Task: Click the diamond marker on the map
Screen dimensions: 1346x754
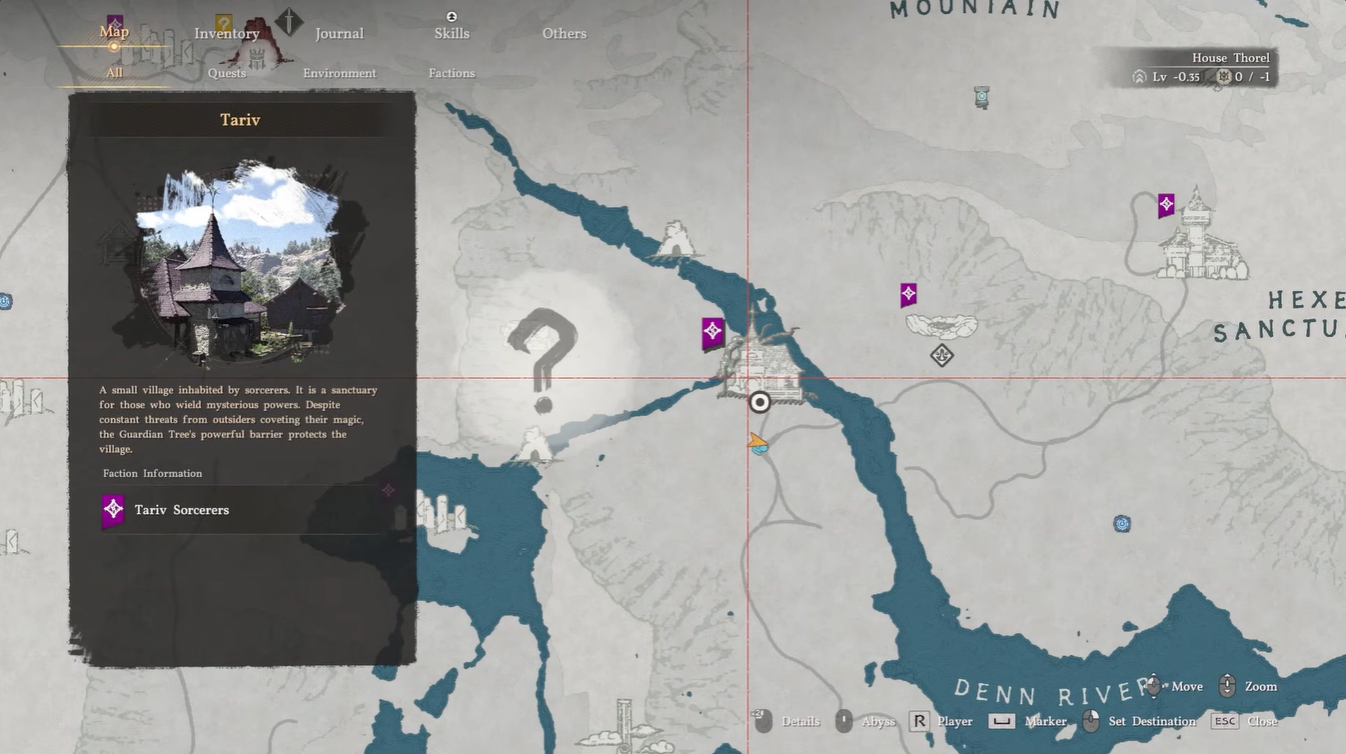Action: [941, 355]
